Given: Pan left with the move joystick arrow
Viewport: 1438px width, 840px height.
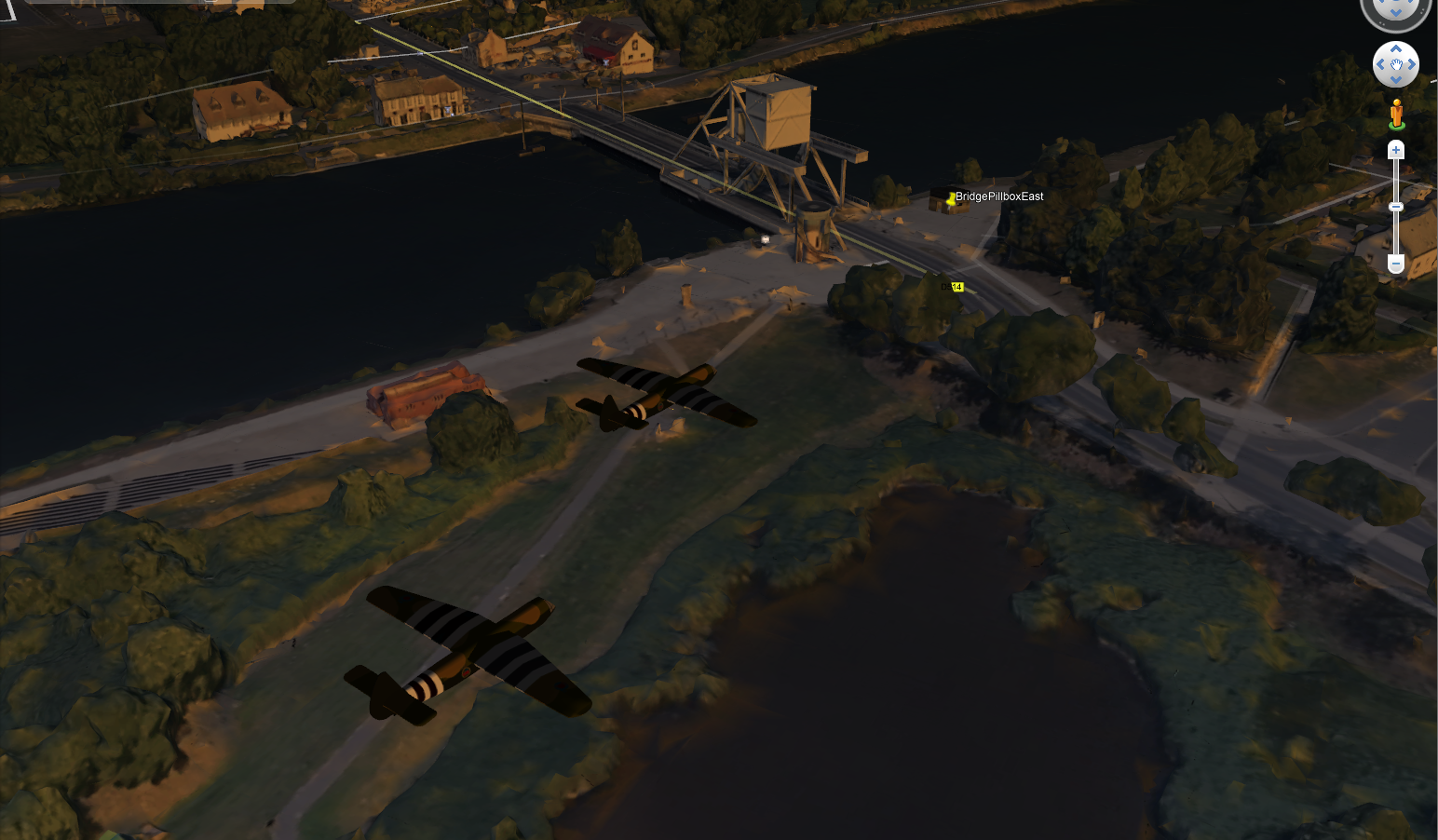Looking at the screenshot, I should point(1380,64).
